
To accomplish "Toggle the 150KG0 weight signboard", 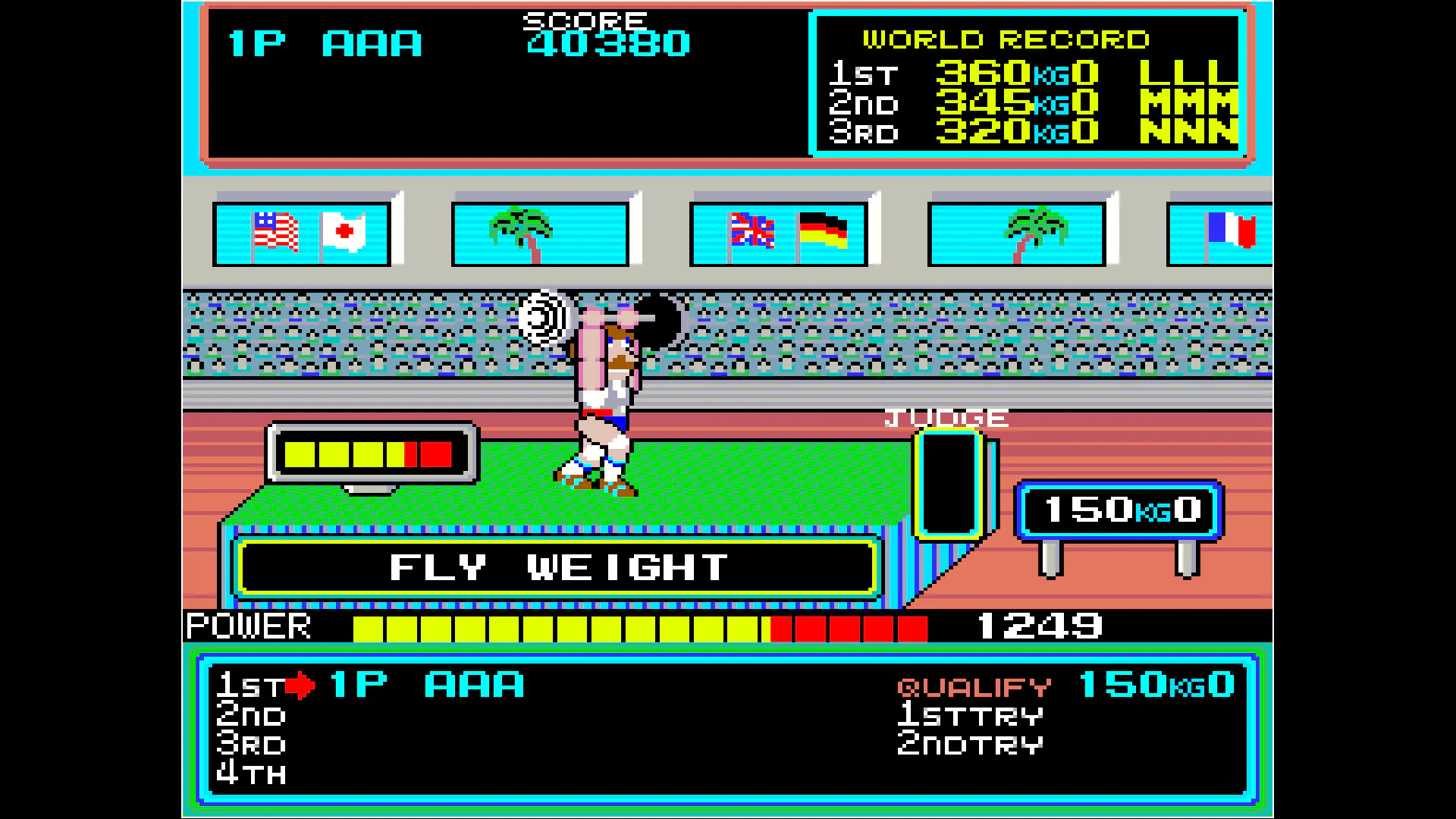I will click(x=1120, y=510).
